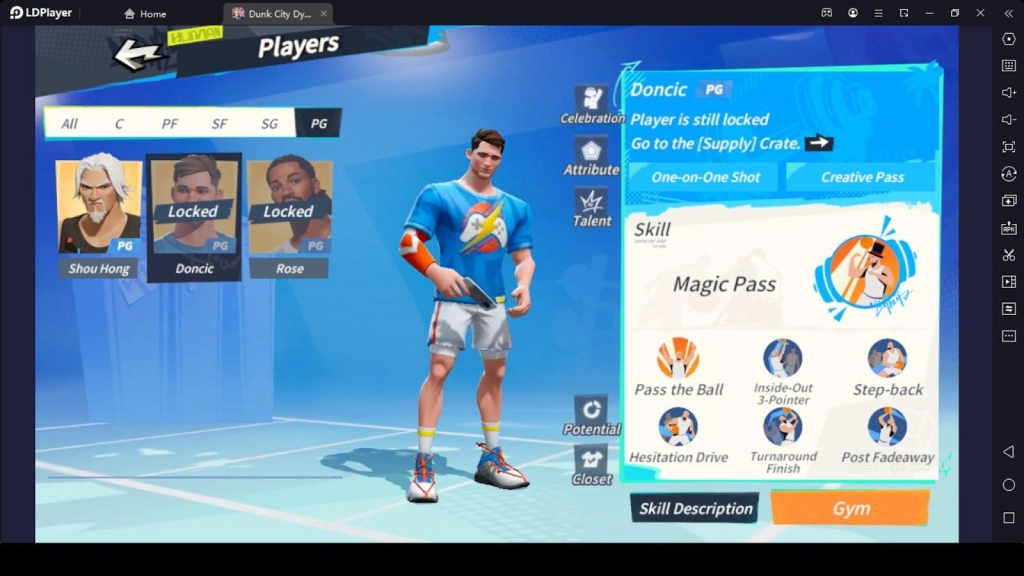1024x576 pixels.
Task: Open the Celebration menu
Action: tap(592, 104)
